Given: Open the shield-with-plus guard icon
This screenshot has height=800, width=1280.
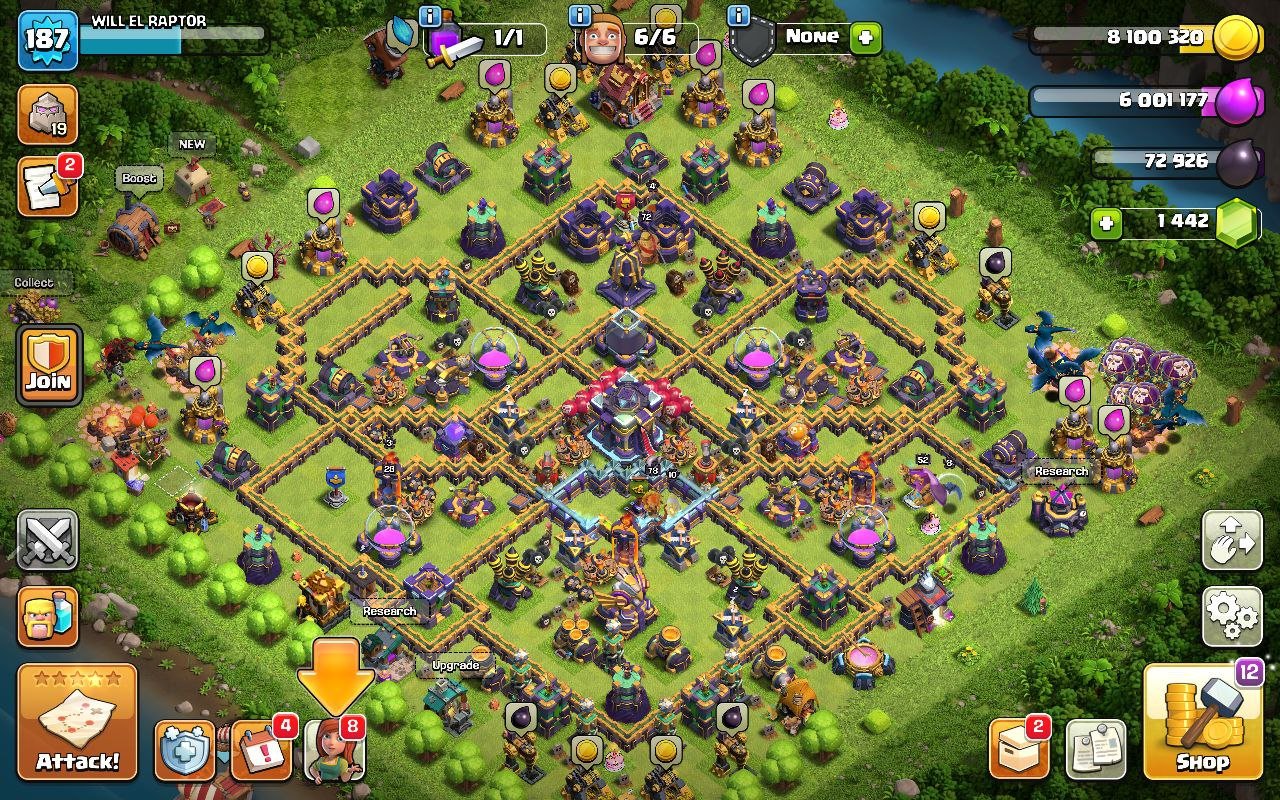Looking at the screenshot, I should [x=183, y=750].
